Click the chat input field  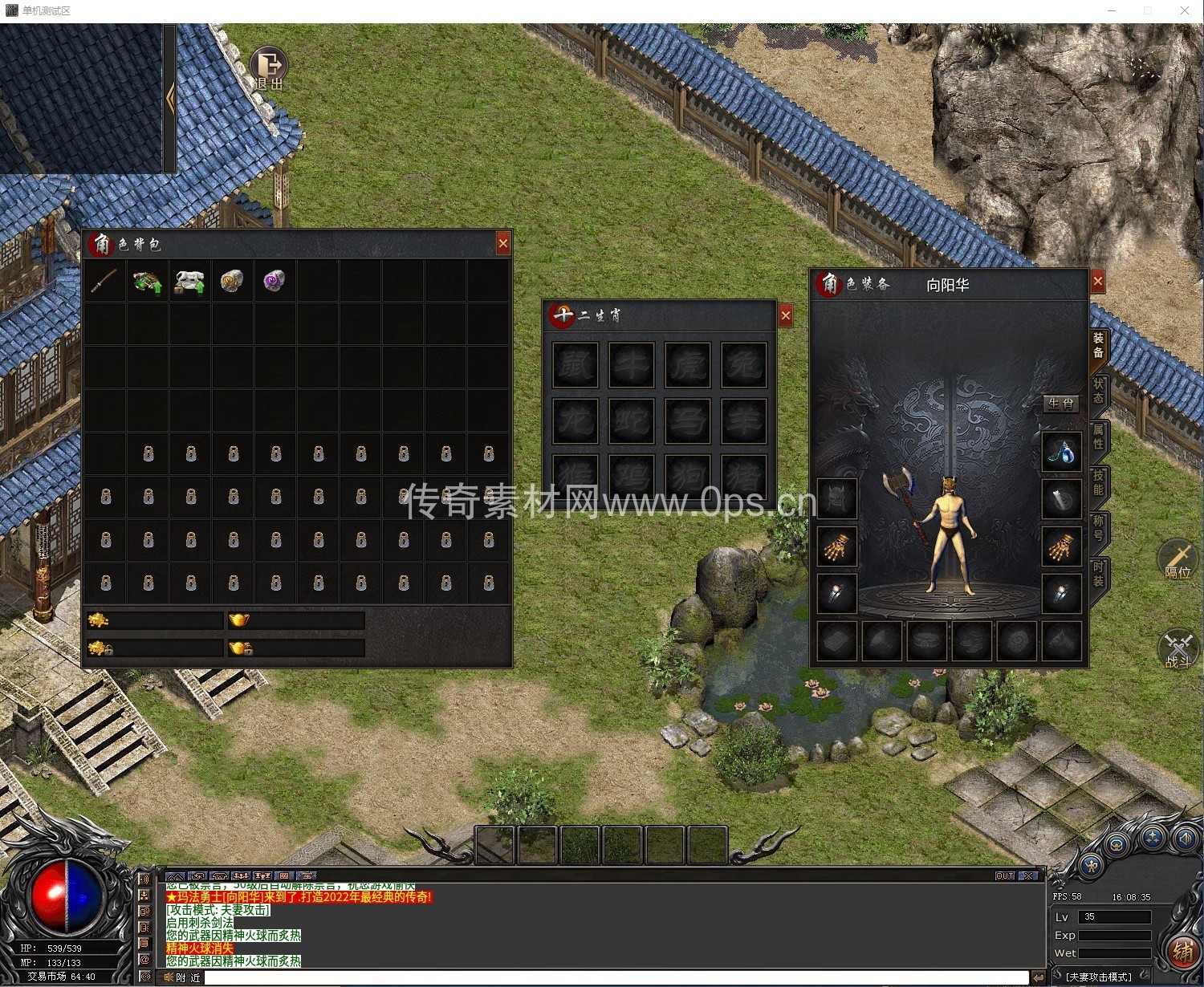tap(616, 977)
